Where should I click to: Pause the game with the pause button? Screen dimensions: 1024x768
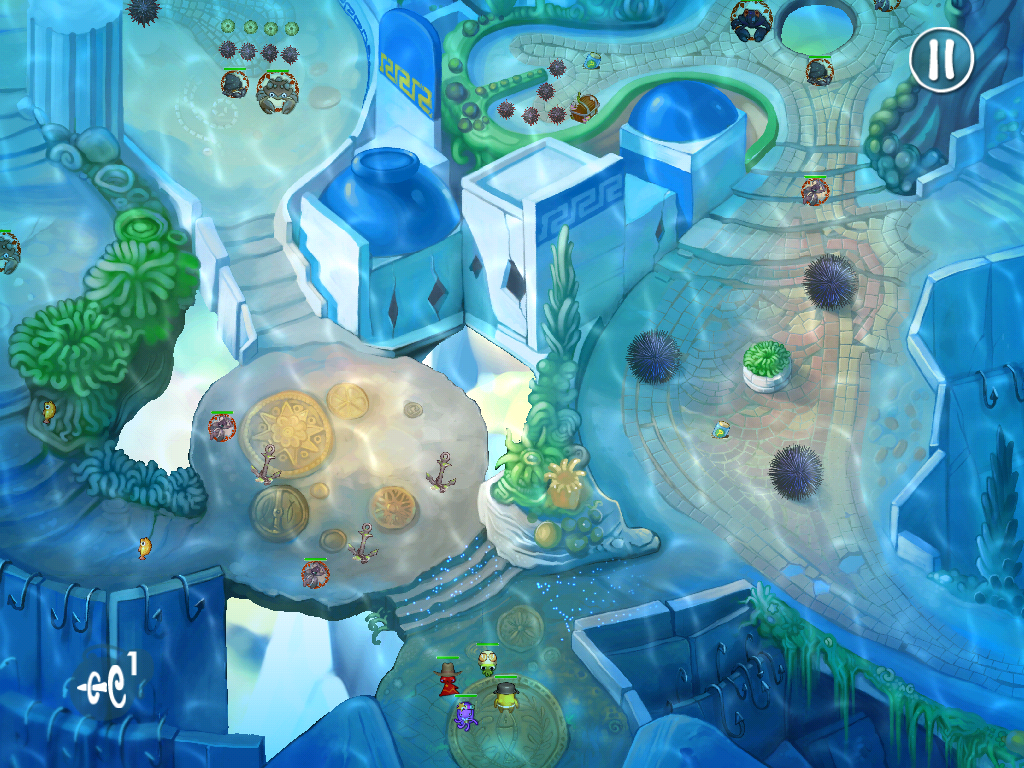[941, 60]
